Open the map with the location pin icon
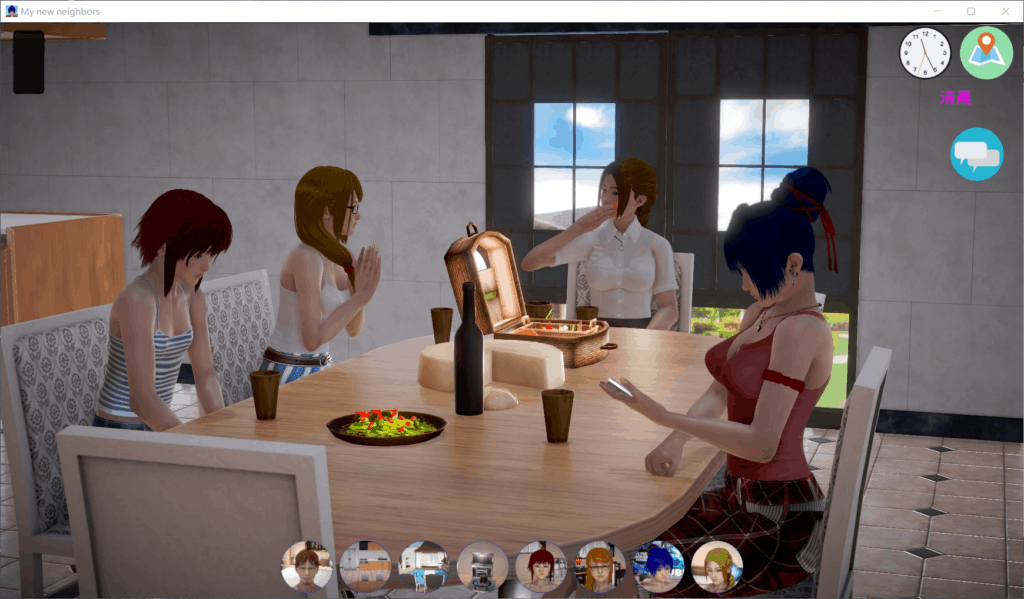The height and width of the screenshot is (599, 1024). (x=986, y=53)
